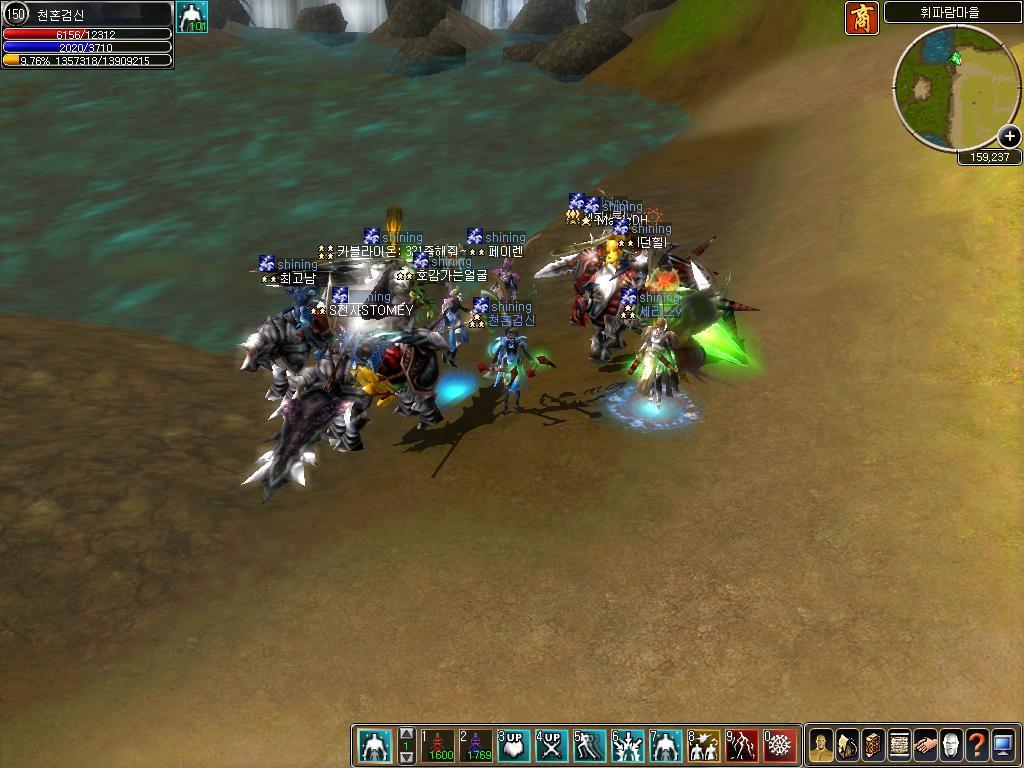Click the hotbar page down arrow
This screenshot has height=768, width=1024.
pos(407,757)
